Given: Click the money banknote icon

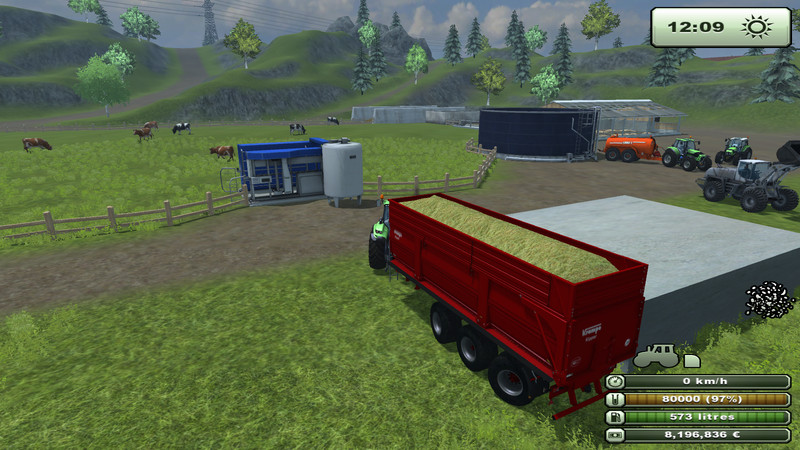Looking at the screenshot, I should 616,435.
